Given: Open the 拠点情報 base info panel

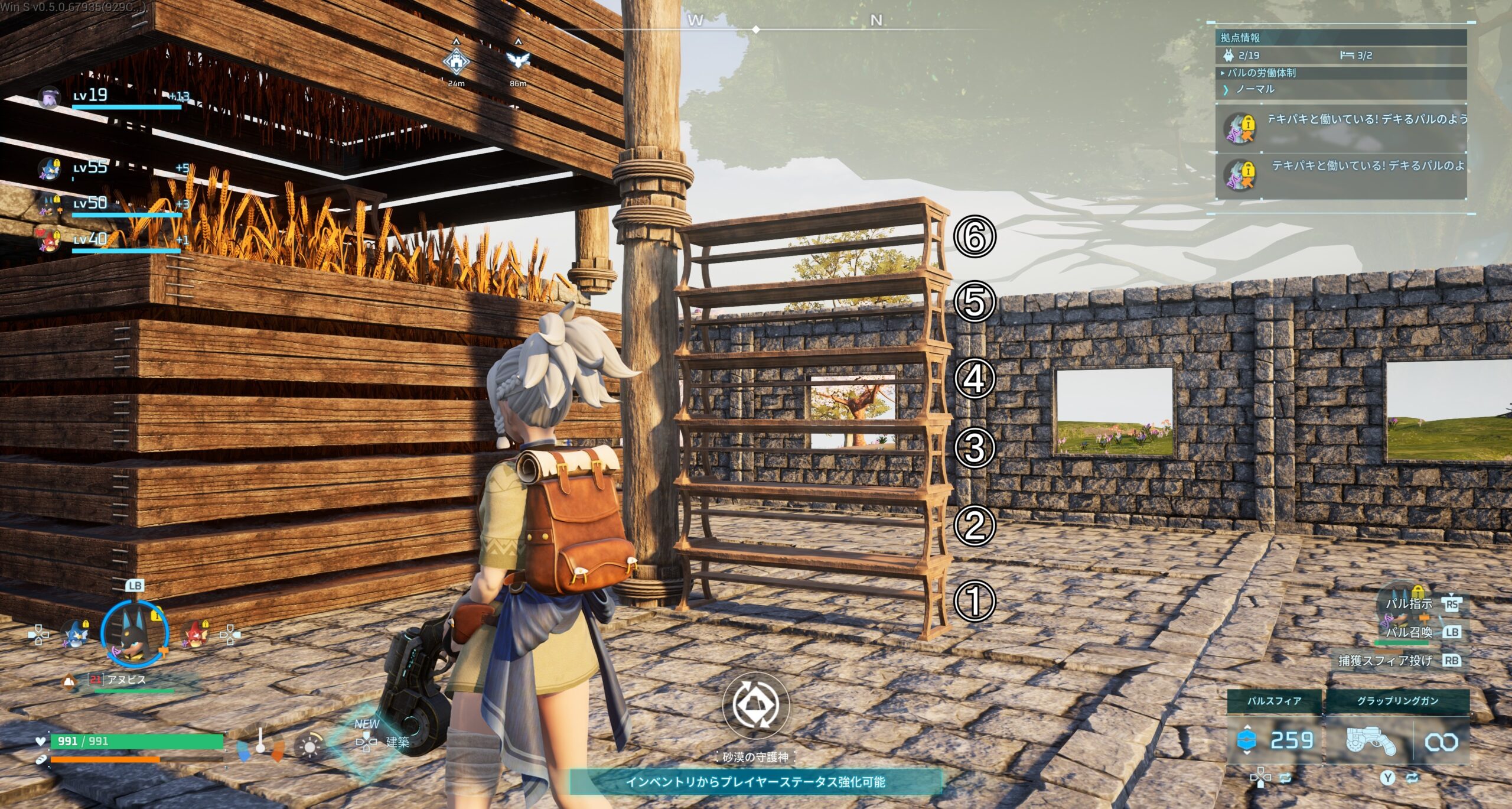Looking at the screenshot, I should click(1240, 38).
